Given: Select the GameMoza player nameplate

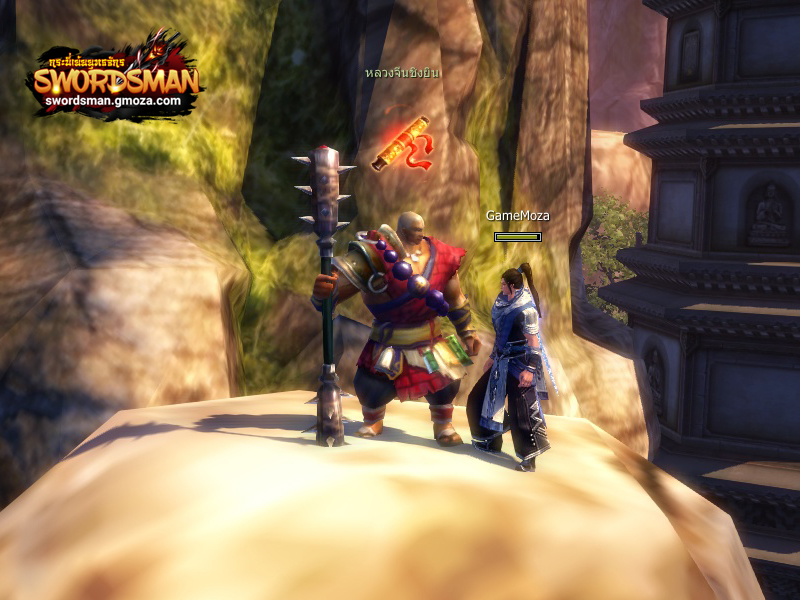Looking at the screenshot, I should pyautogui.click(x=517, y=215).
